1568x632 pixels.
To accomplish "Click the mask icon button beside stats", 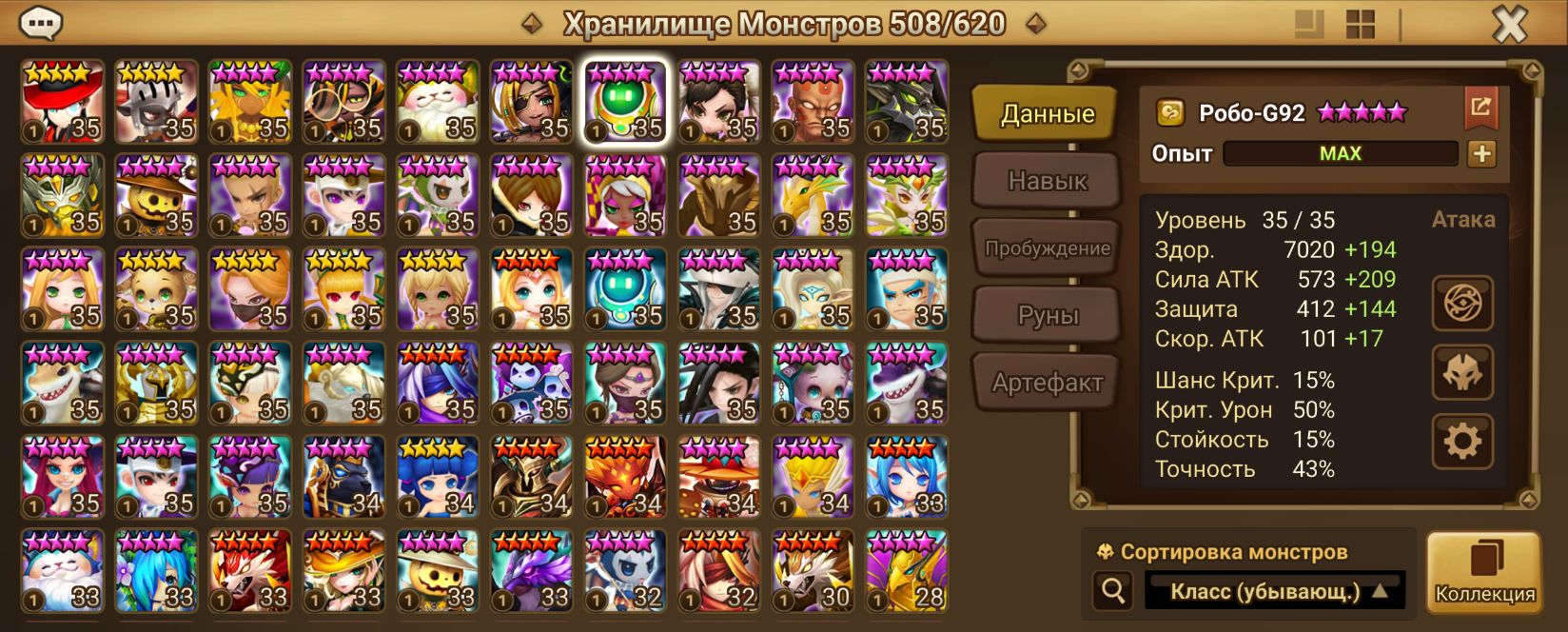I will coord(1462,372).
